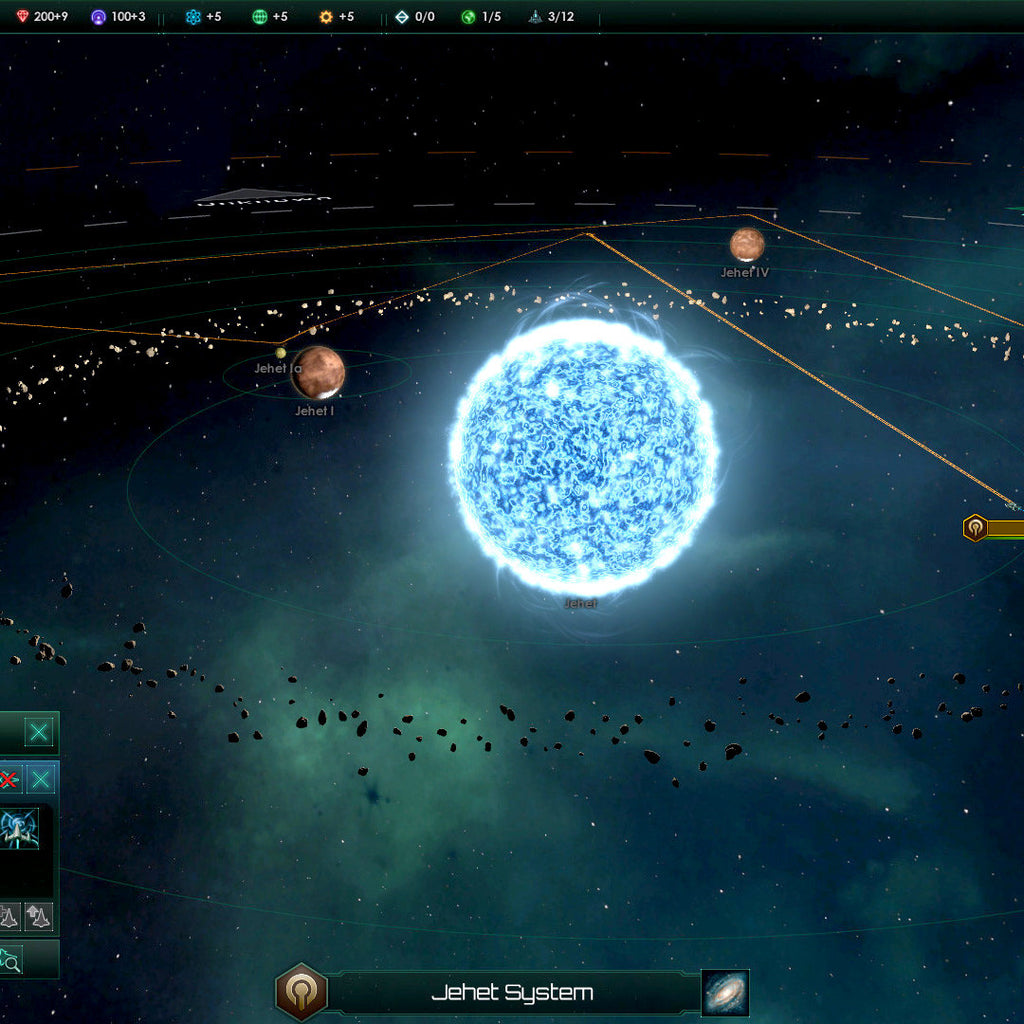Close the fleet panel beside the red X

tap(41, 780)
